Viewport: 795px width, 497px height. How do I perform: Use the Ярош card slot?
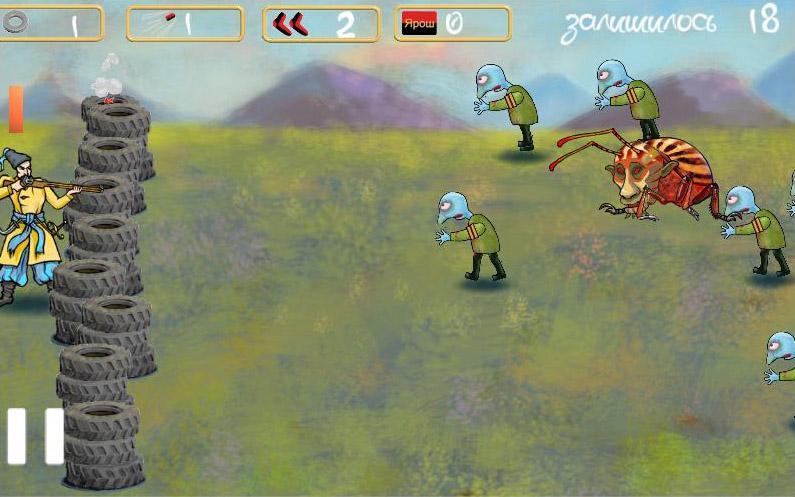[x=452, y=24]
